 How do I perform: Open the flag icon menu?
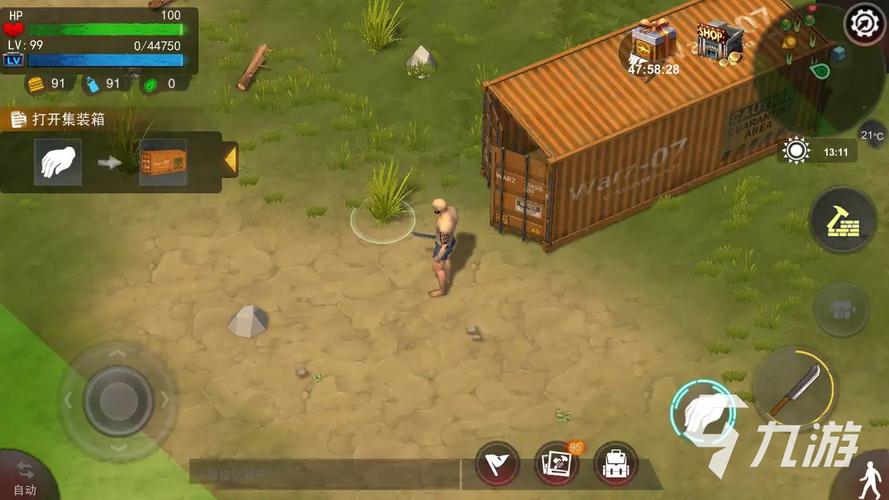click(x=497, y=463)
